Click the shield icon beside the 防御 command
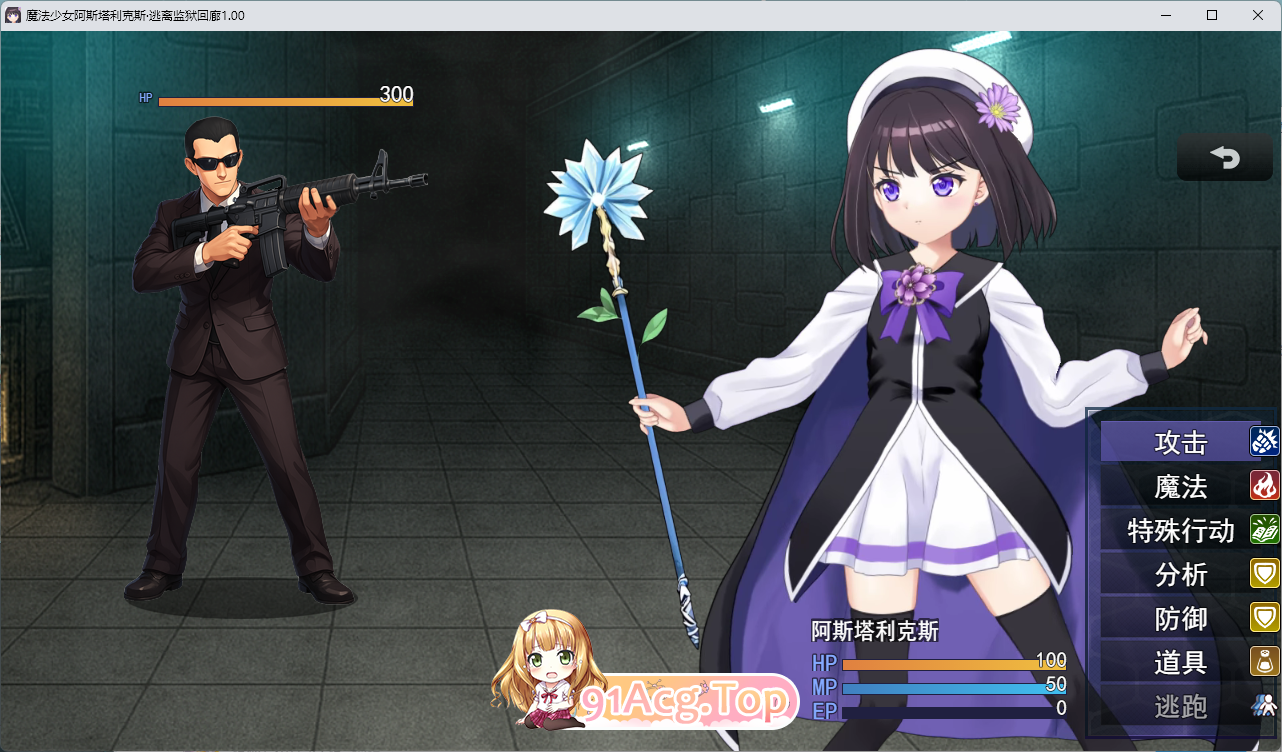Image resolution: width=1282 pixels, height=752 pixels. click(1263, 618)
